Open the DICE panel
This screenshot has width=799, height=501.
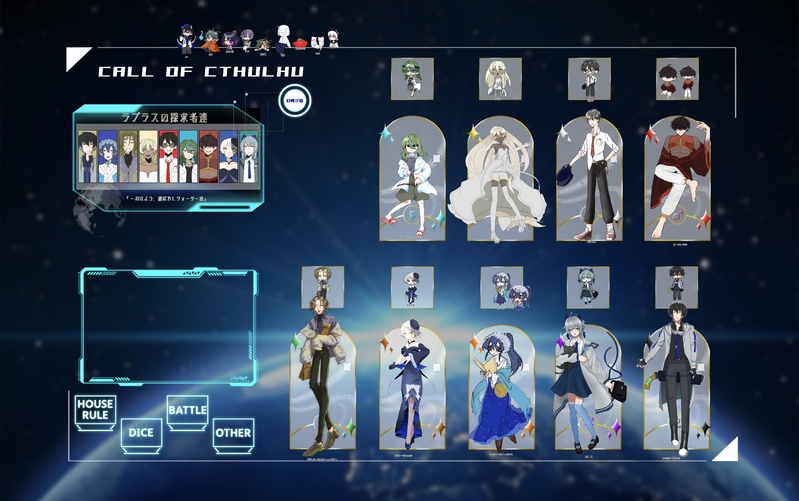[x=141, y=434]
